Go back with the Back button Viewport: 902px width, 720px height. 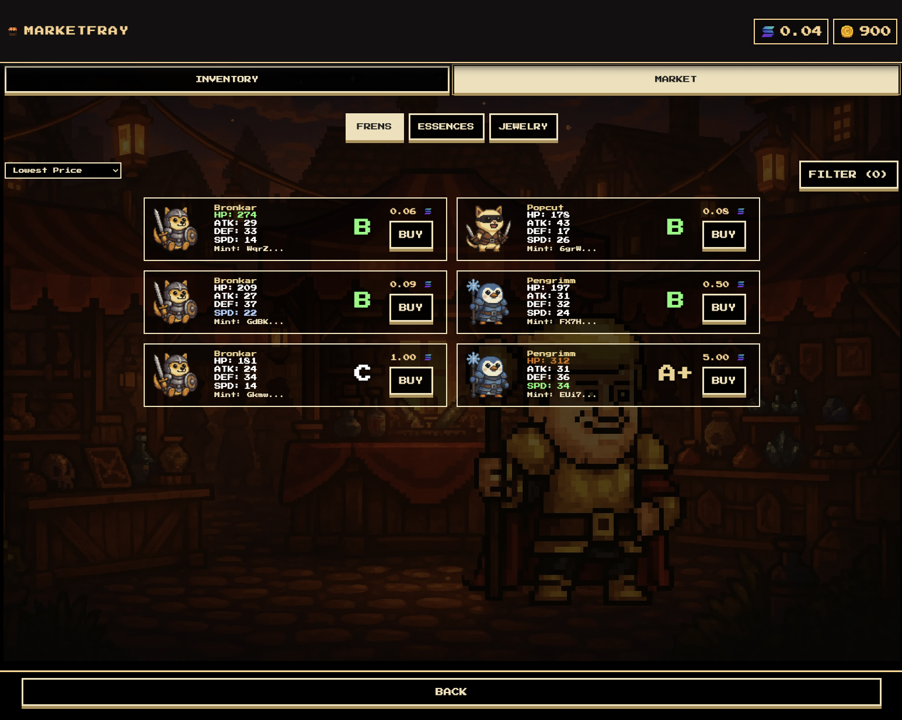click(x=451, y=692)
